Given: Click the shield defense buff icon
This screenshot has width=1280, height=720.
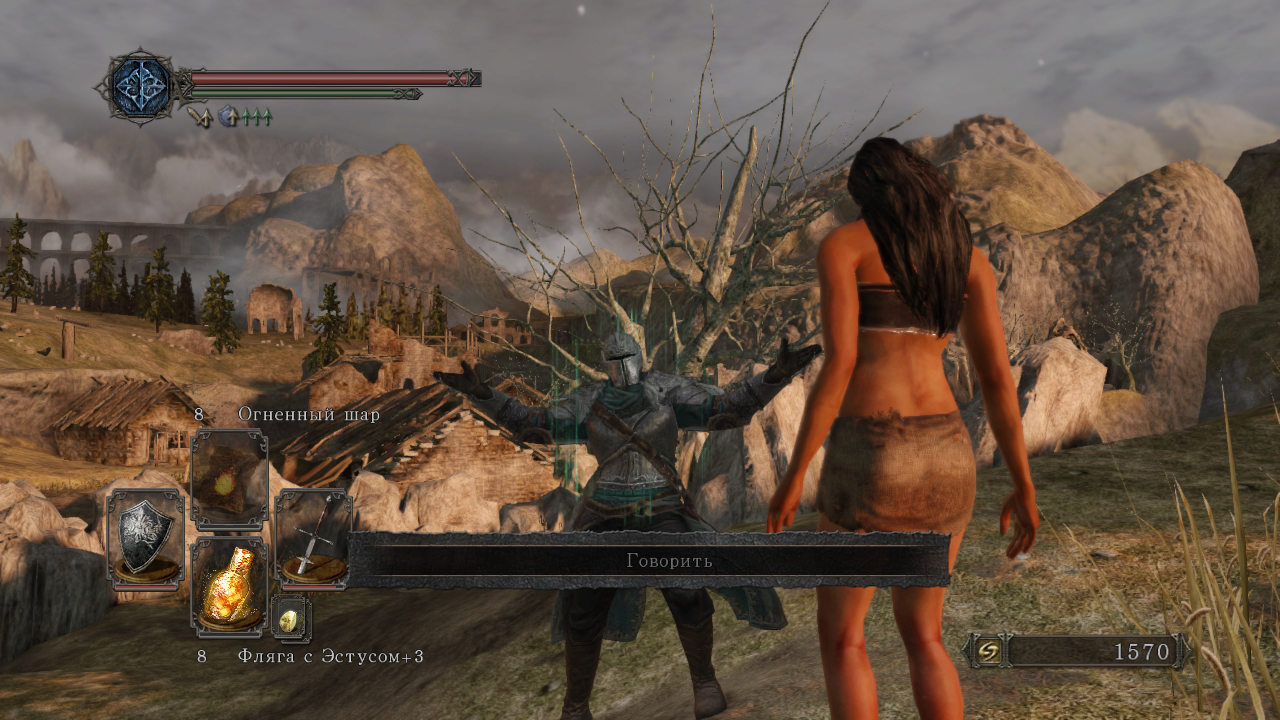Looking at the screenshot, I should pos(229,117).
